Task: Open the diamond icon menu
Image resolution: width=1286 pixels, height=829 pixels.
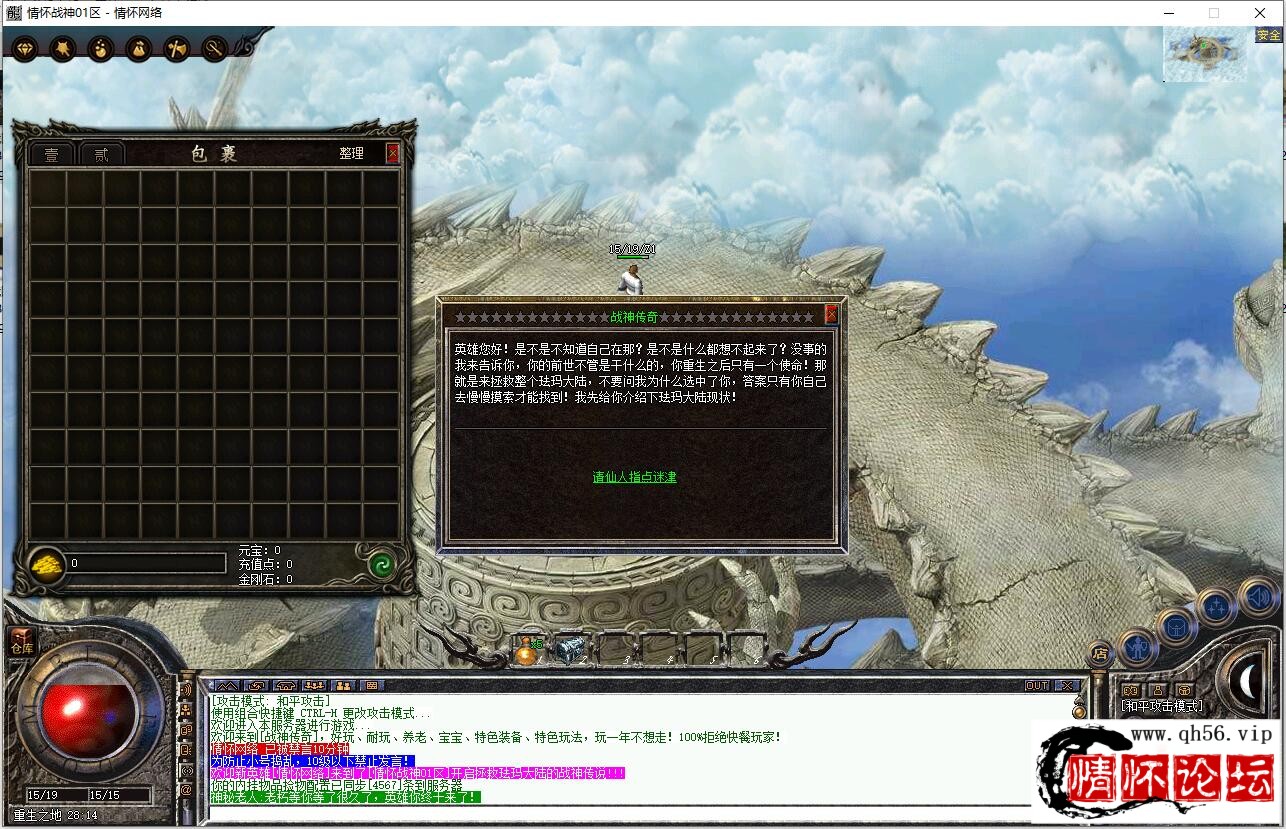Action: [x=24, y=48]
